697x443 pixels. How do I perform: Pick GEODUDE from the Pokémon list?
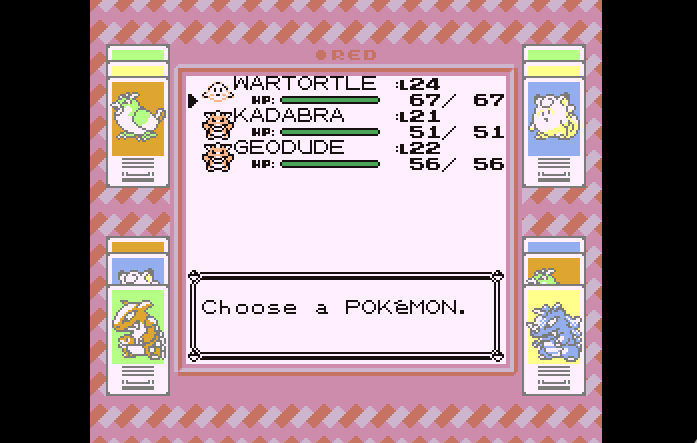coord(288,148)
